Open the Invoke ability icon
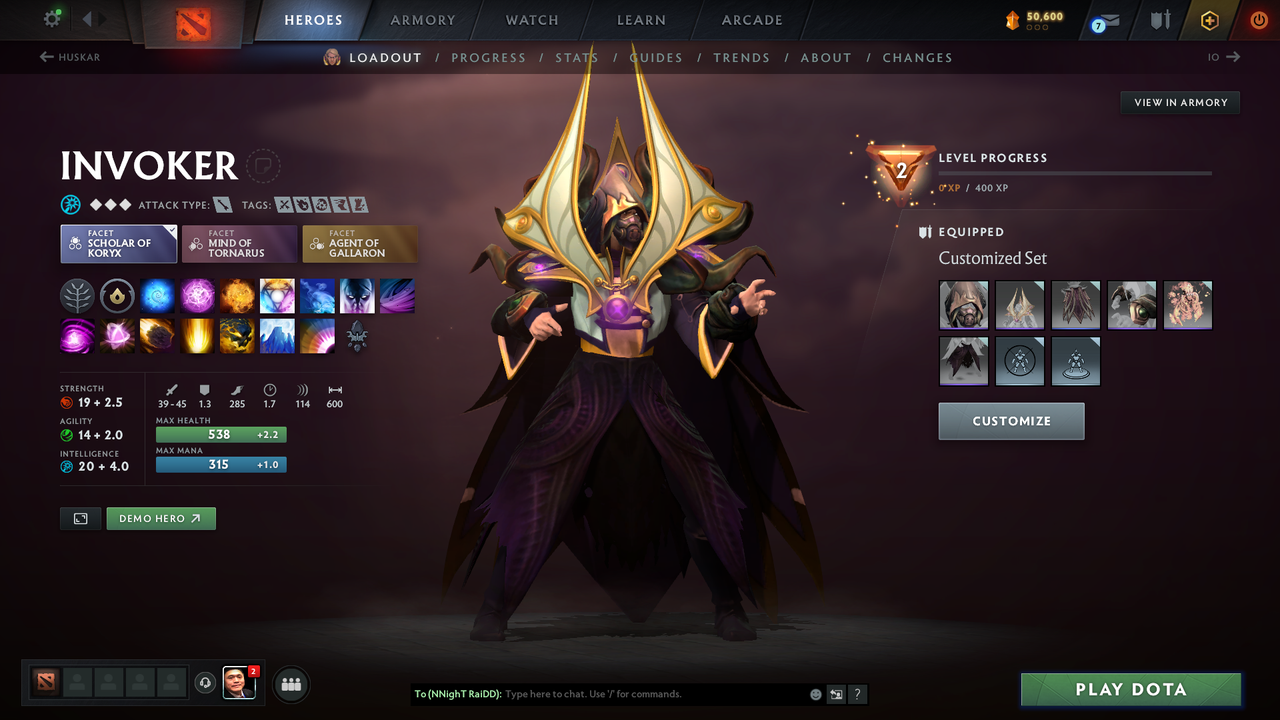Viewport: 1280px width, 720px height. click(x=277, y=295)
